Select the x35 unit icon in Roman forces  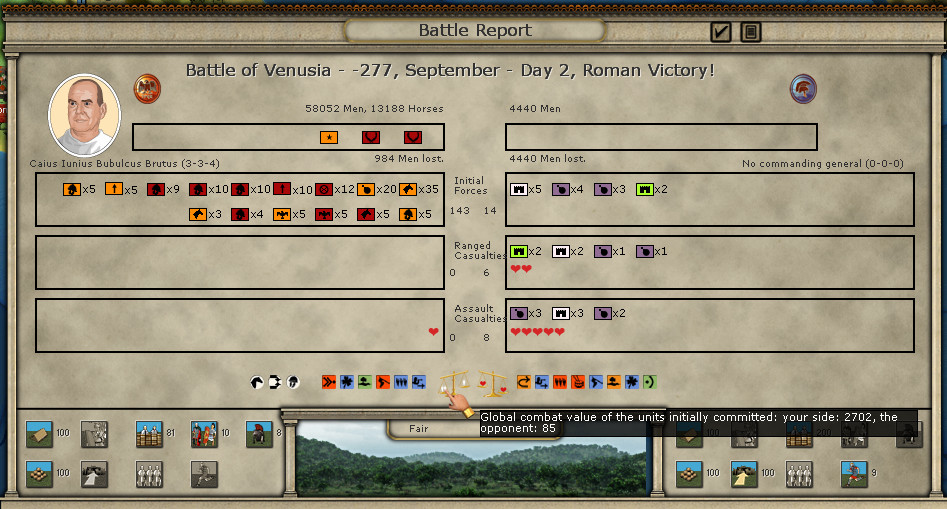point(408,189)
